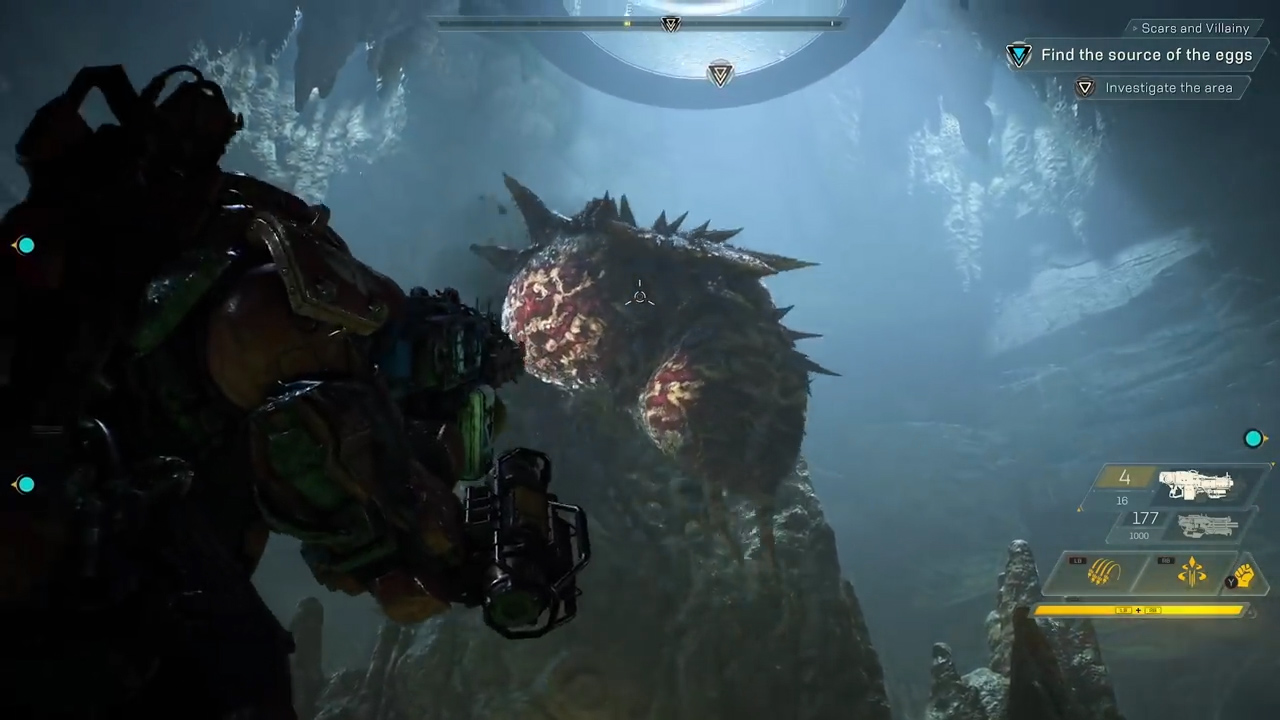The image size is (1280, 720).
Task: Click the "Find the source of the eggs" objective
Action: [x=1146, y=55]
